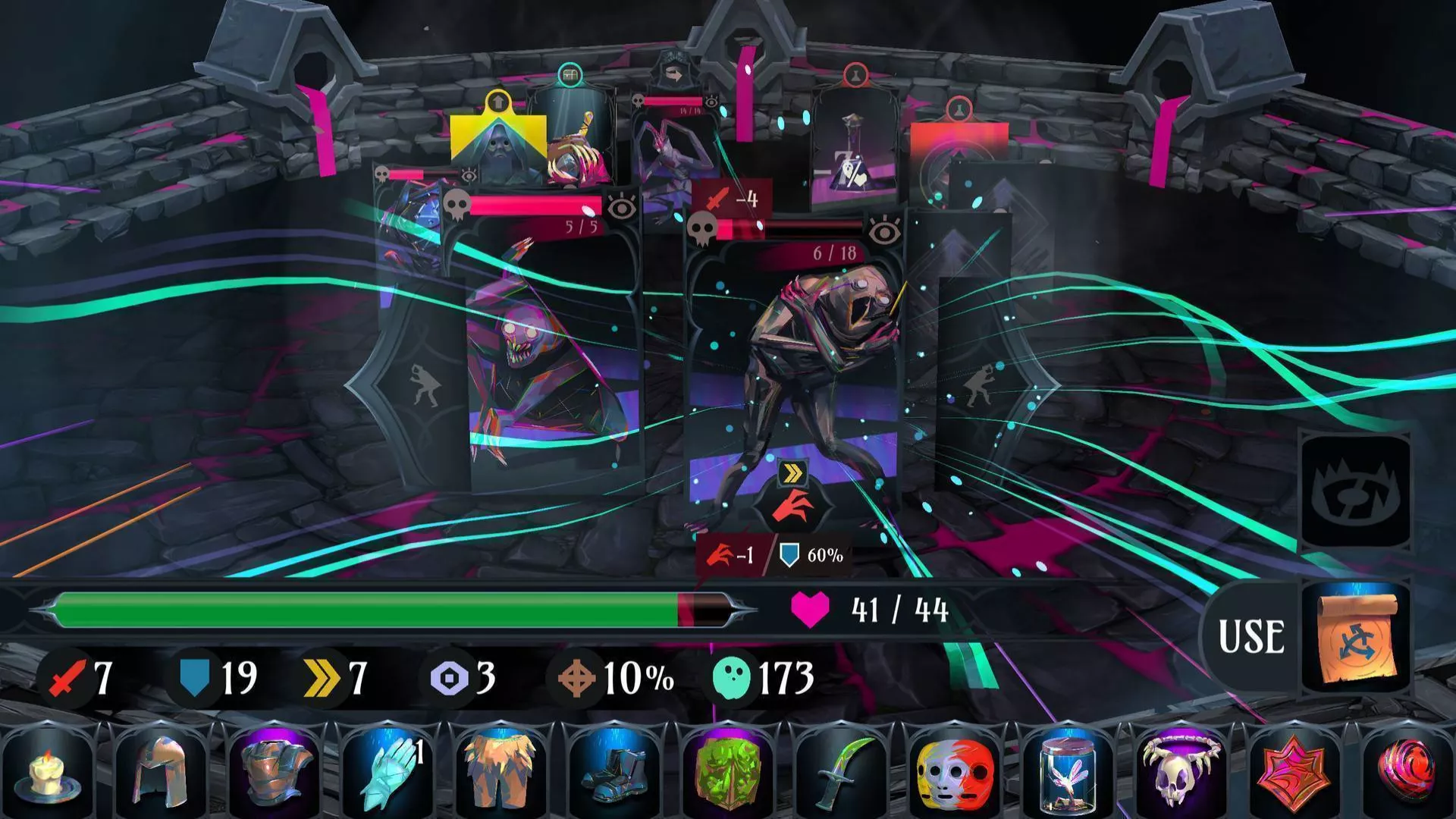1456x819 pixels.
Task: Use the orange scroll item
Action: (1356, 637)
